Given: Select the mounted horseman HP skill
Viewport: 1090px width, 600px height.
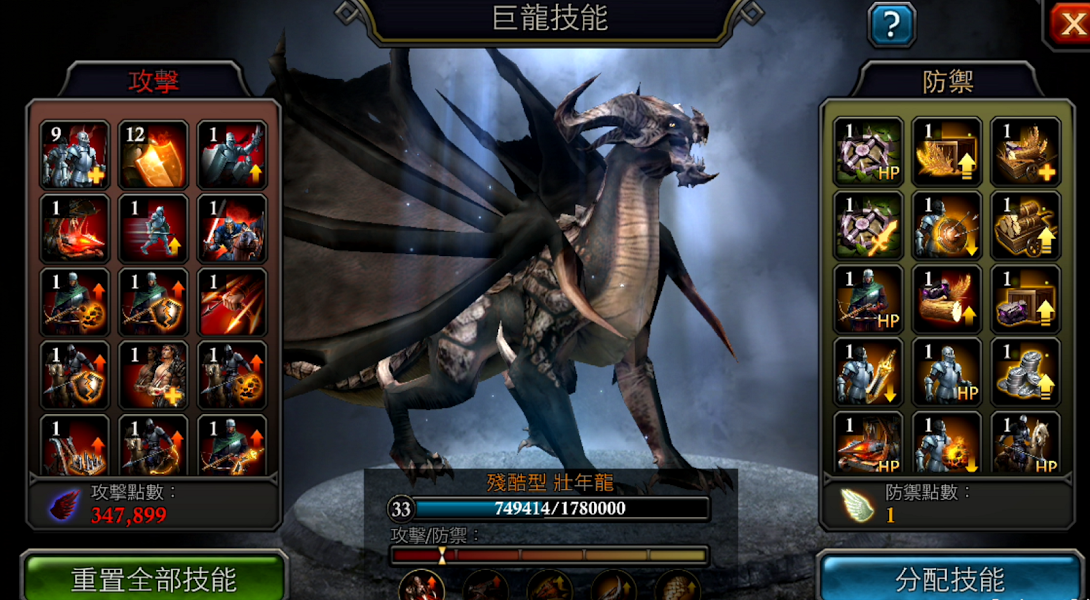Looking at the screenshot, I should tap(1026, 442).
